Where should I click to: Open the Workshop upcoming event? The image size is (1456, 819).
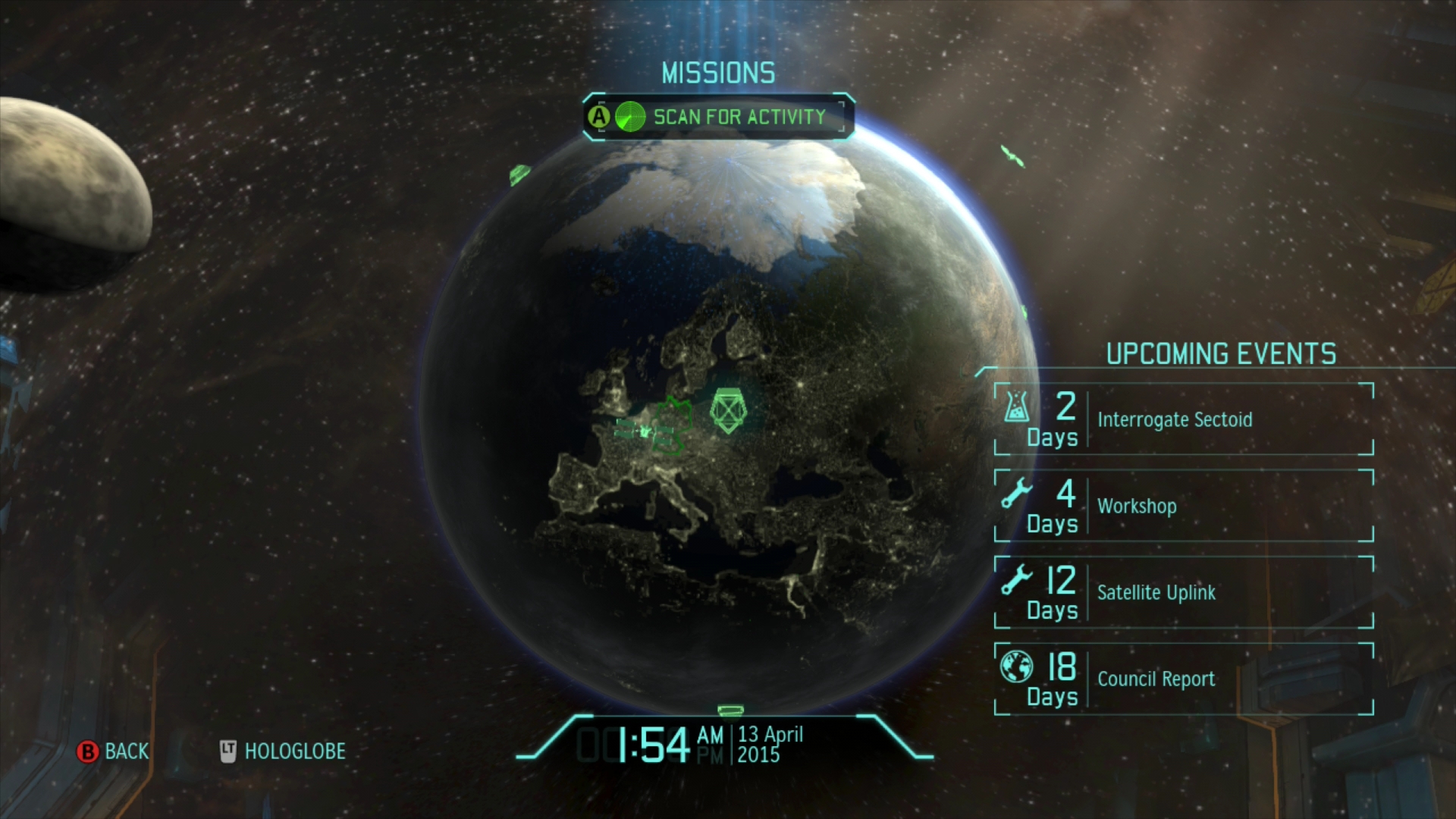click(x=1183, y=506)
